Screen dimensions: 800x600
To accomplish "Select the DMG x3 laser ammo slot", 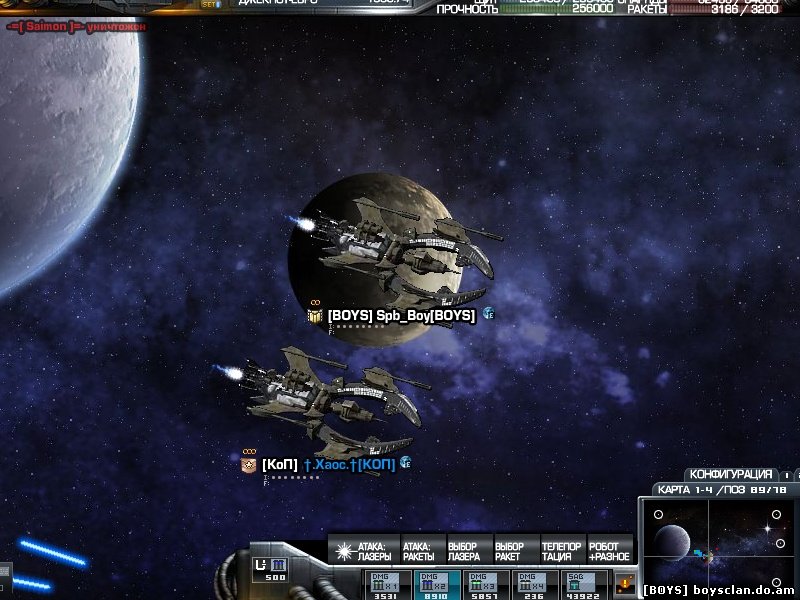I will 487,585.
